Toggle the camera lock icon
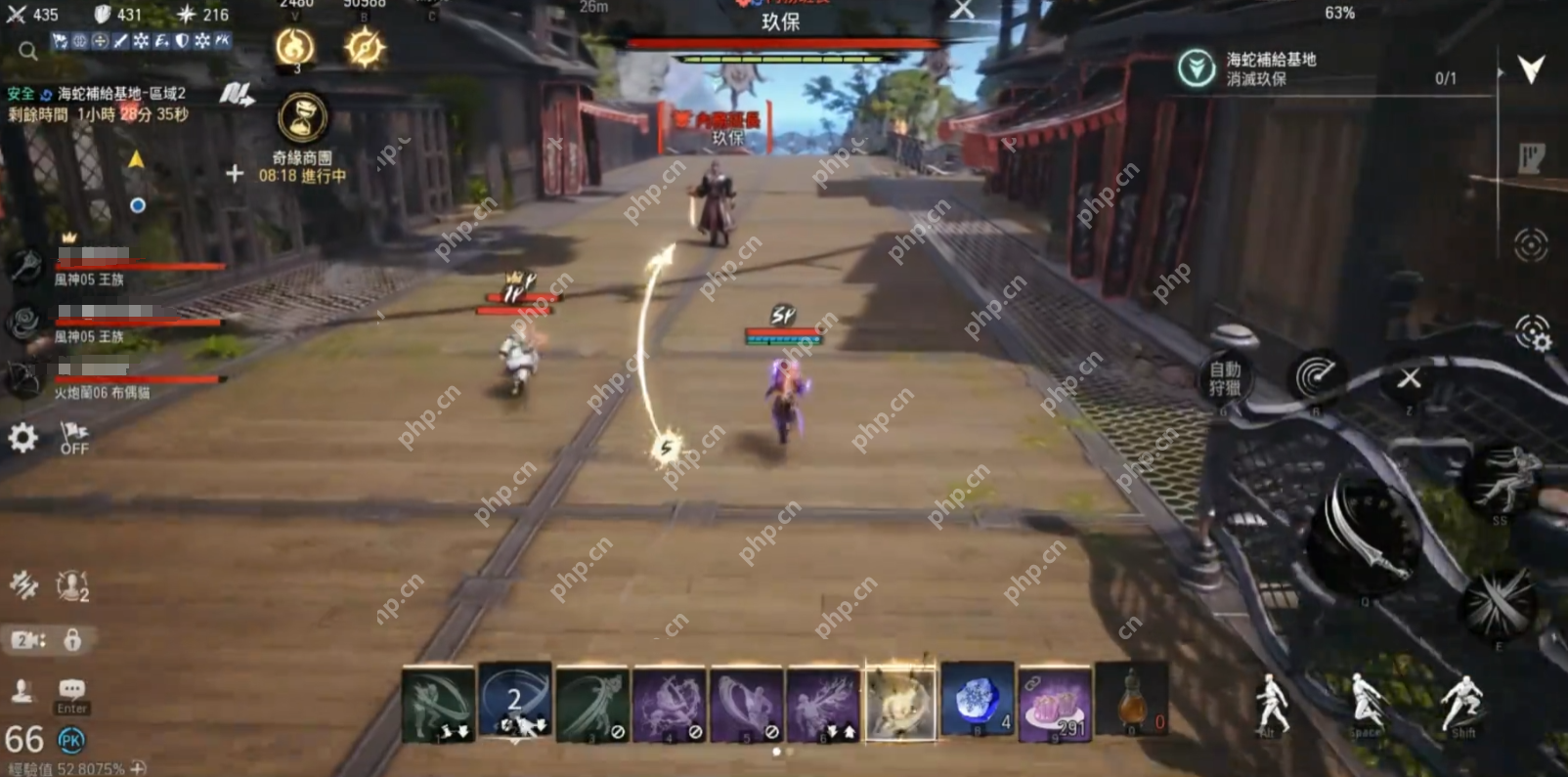Viewport: 1568px width, 777px height. [x=72, y=640]
